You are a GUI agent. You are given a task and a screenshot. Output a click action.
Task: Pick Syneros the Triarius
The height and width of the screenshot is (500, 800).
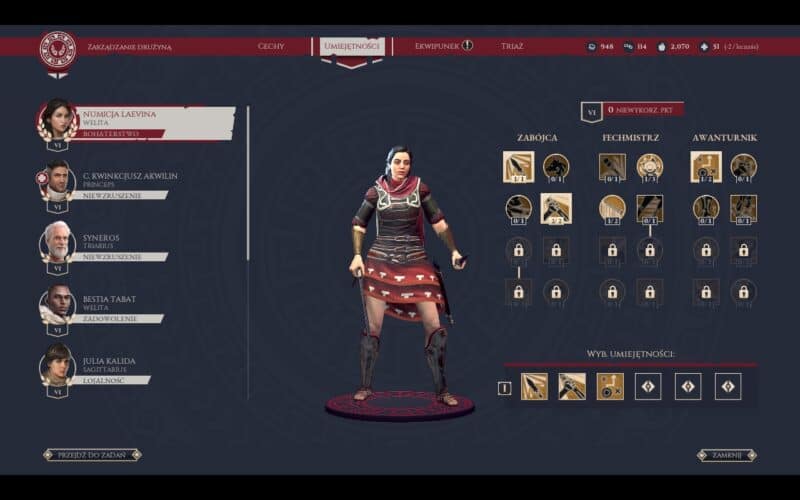[110, 243]
